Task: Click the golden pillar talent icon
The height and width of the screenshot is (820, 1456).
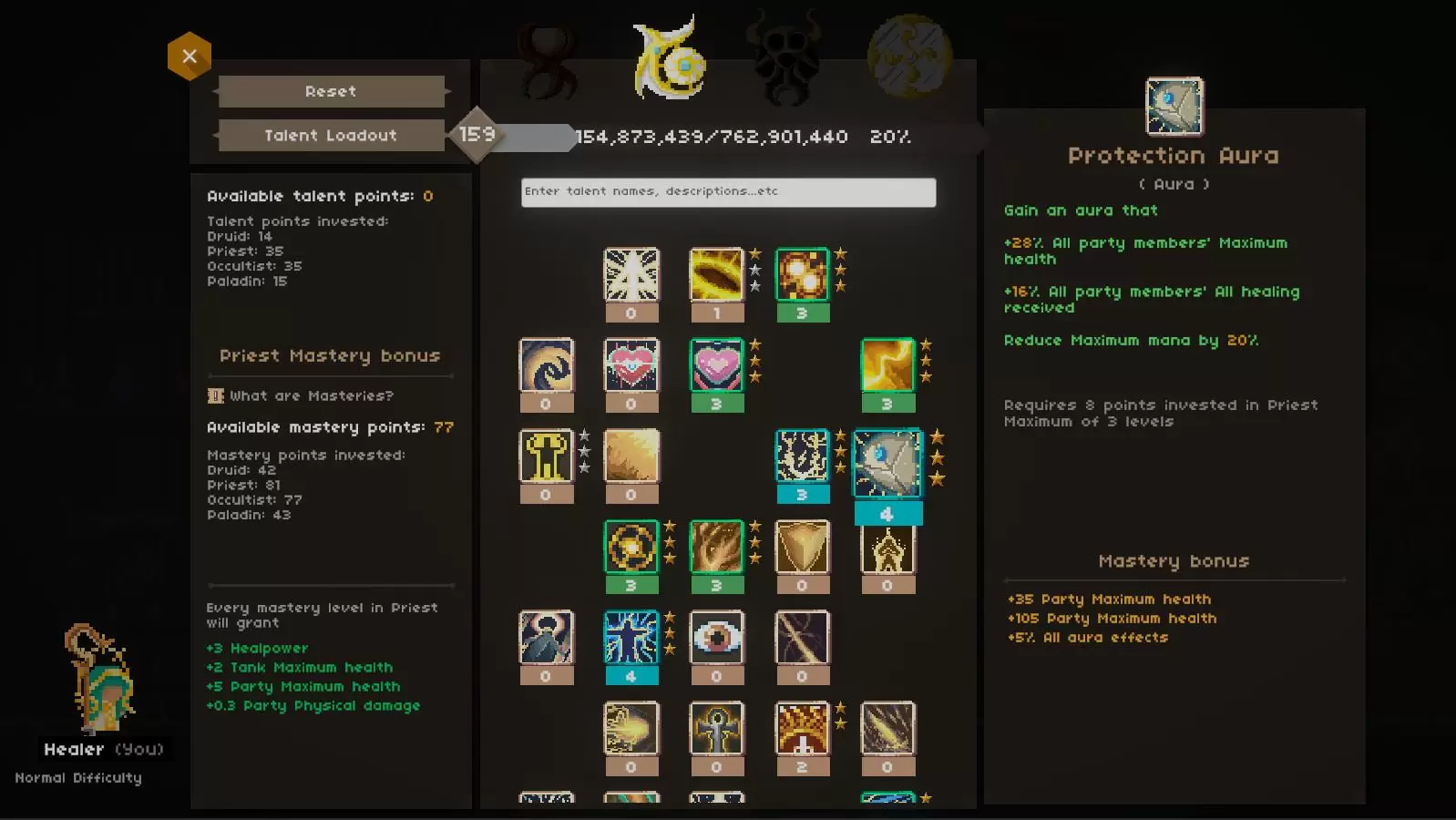Action: point(546,456)
